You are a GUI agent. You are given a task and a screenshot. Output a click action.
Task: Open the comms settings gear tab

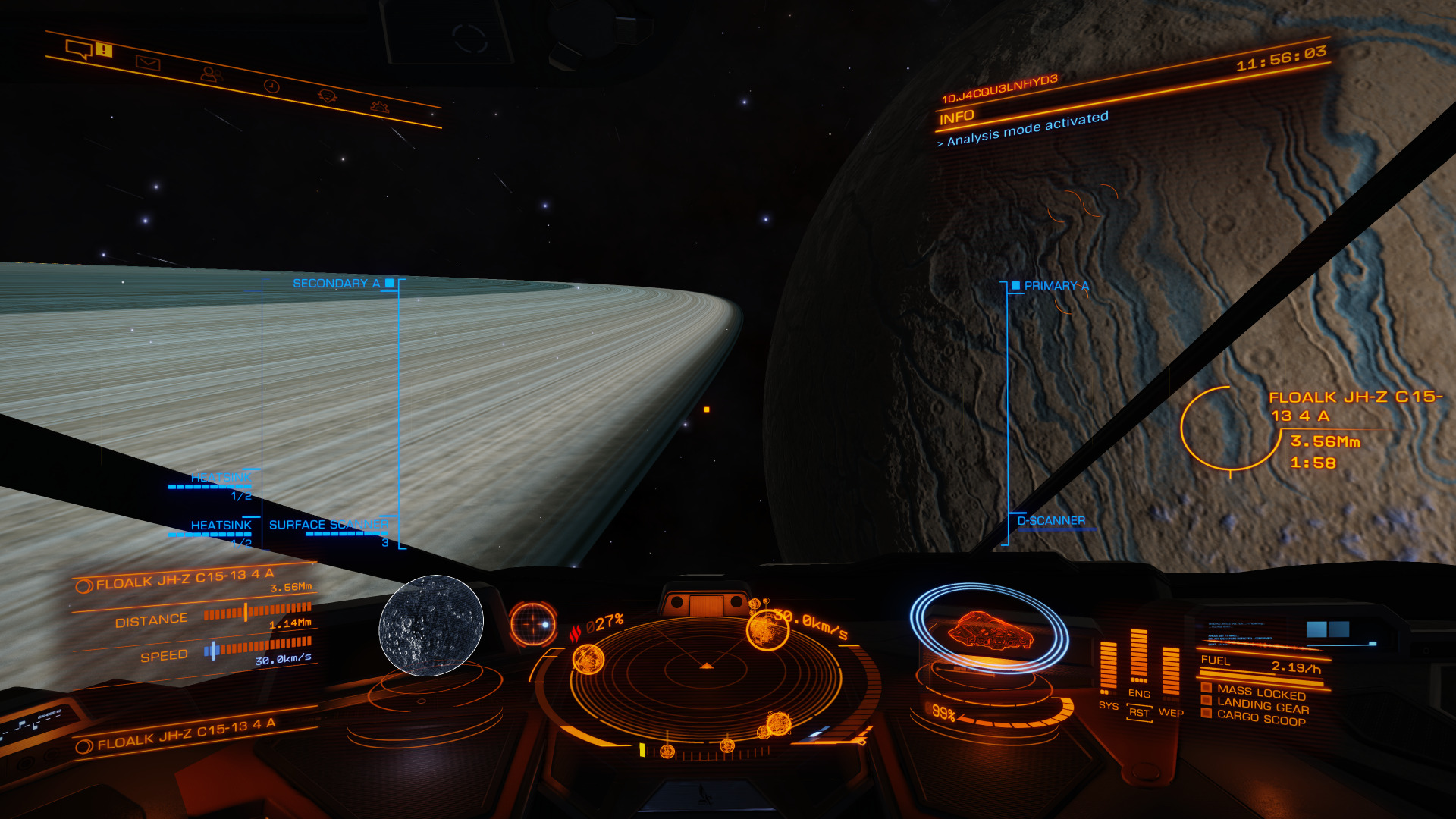tap(379, 106)
